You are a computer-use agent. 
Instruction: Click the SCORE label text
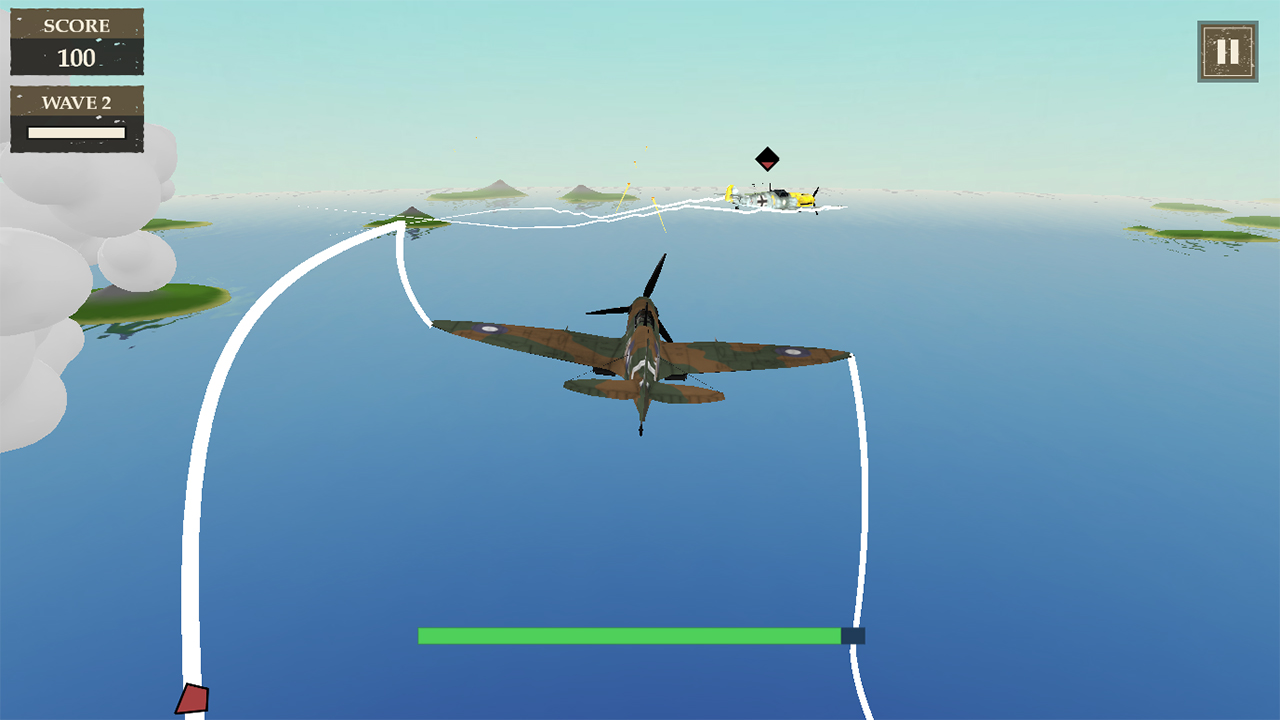[76, 26]
